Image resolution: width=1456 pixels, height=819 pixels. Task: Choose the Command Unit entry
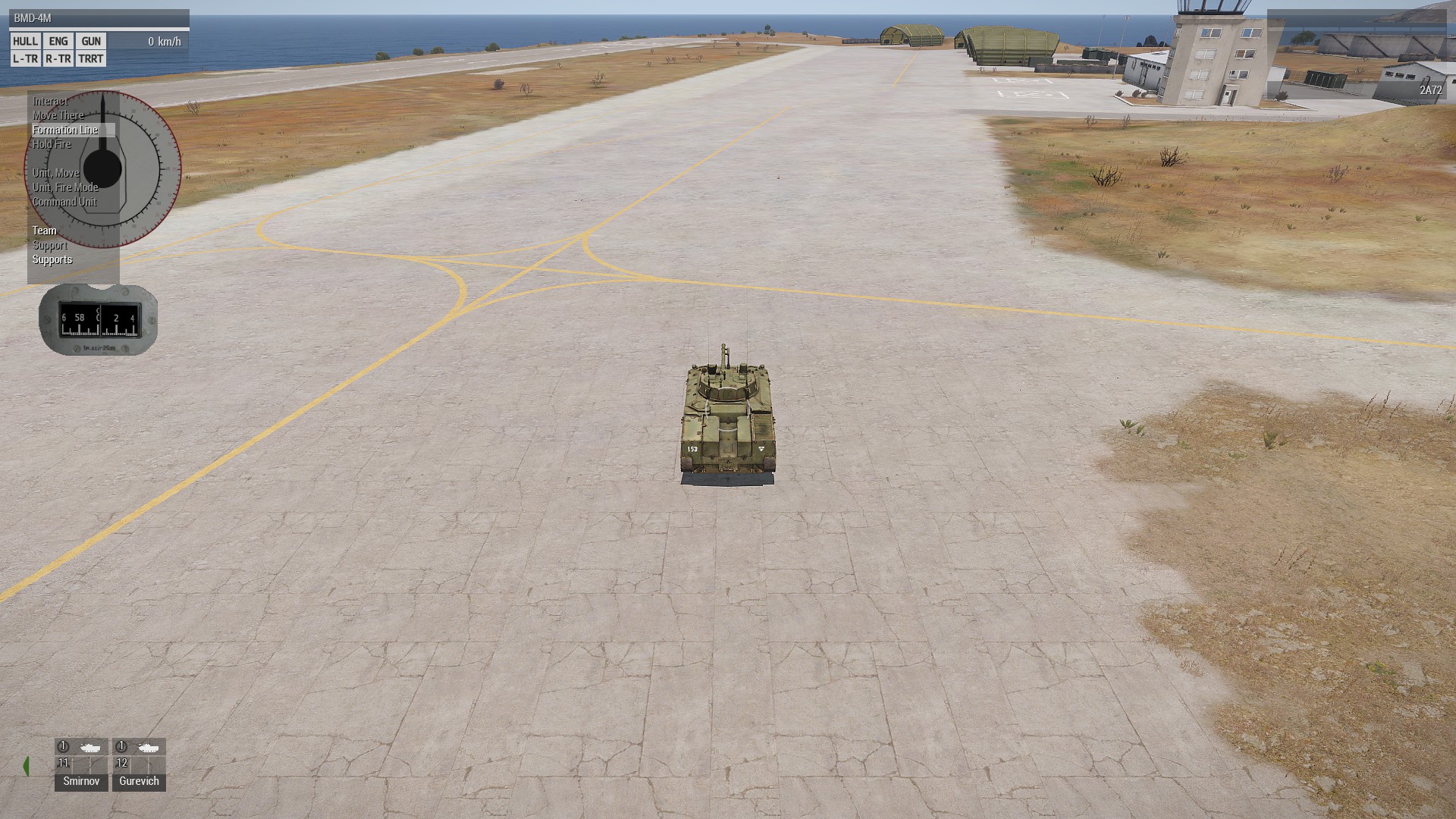click(64, 202)
